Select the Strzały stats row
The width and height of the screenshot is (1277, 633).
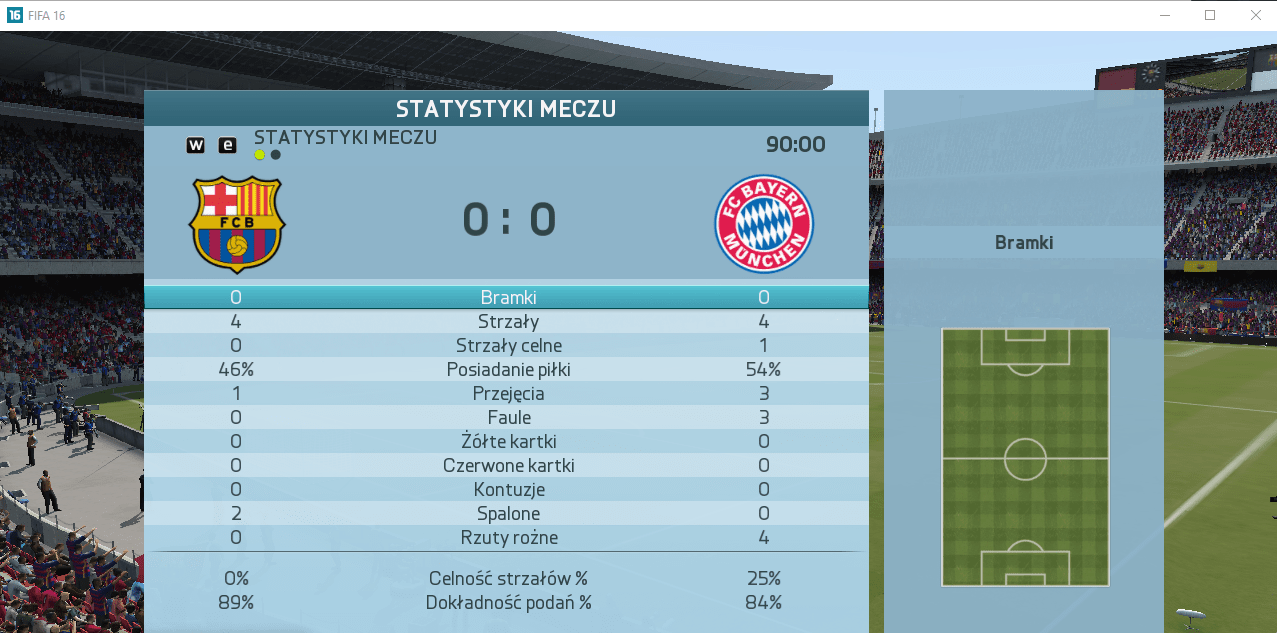[x=508, y=321]
